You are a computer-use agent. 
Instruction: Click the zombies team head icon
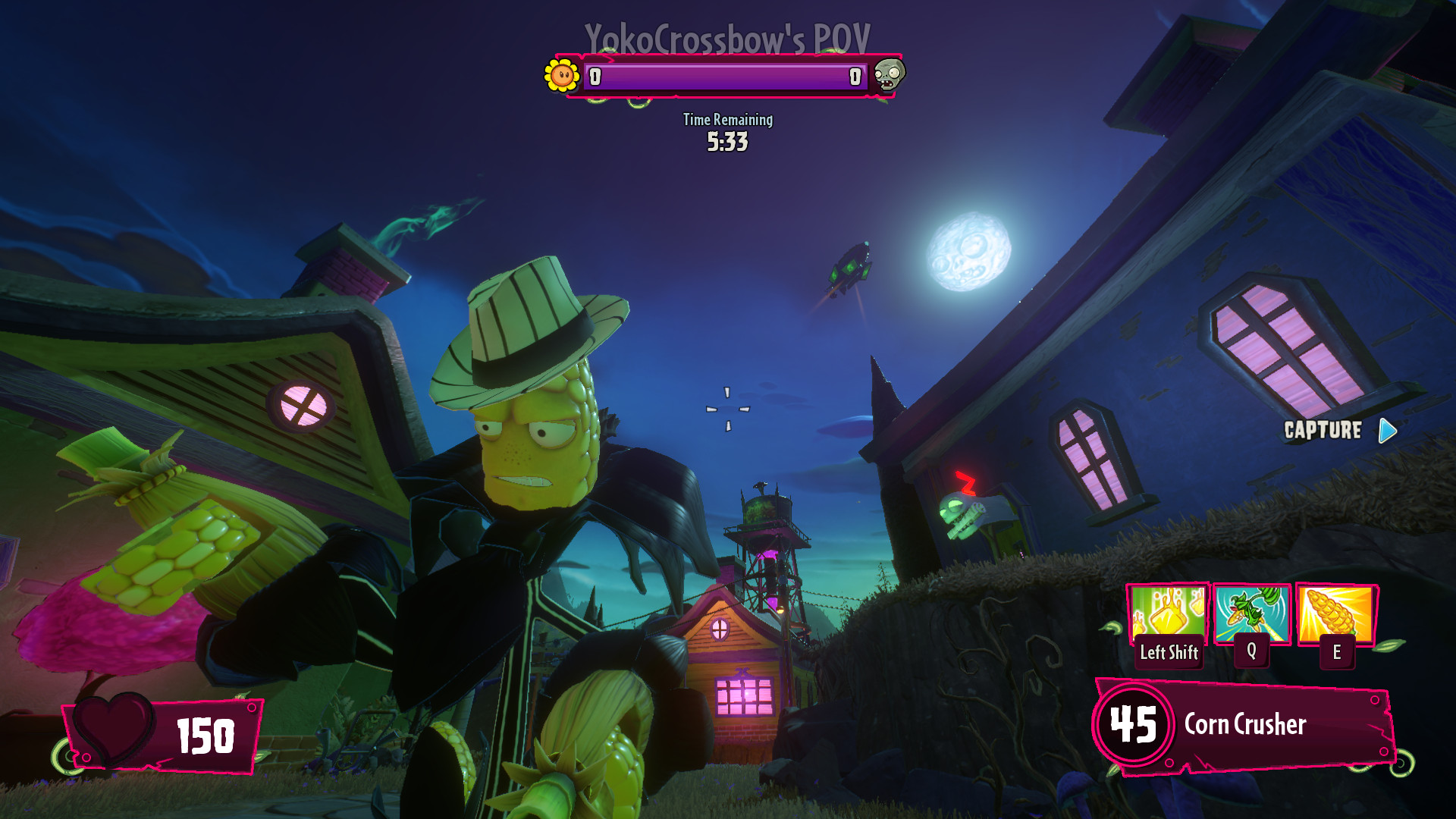tap(890, 75)
